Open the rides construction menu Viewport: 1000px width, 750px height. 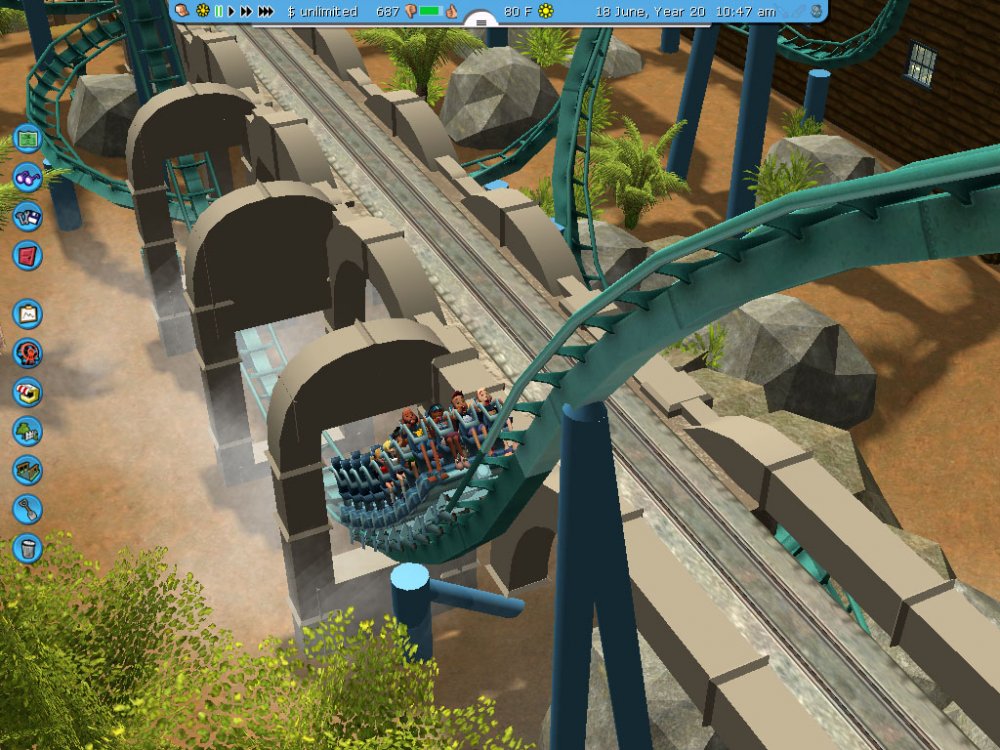(27, 353)
